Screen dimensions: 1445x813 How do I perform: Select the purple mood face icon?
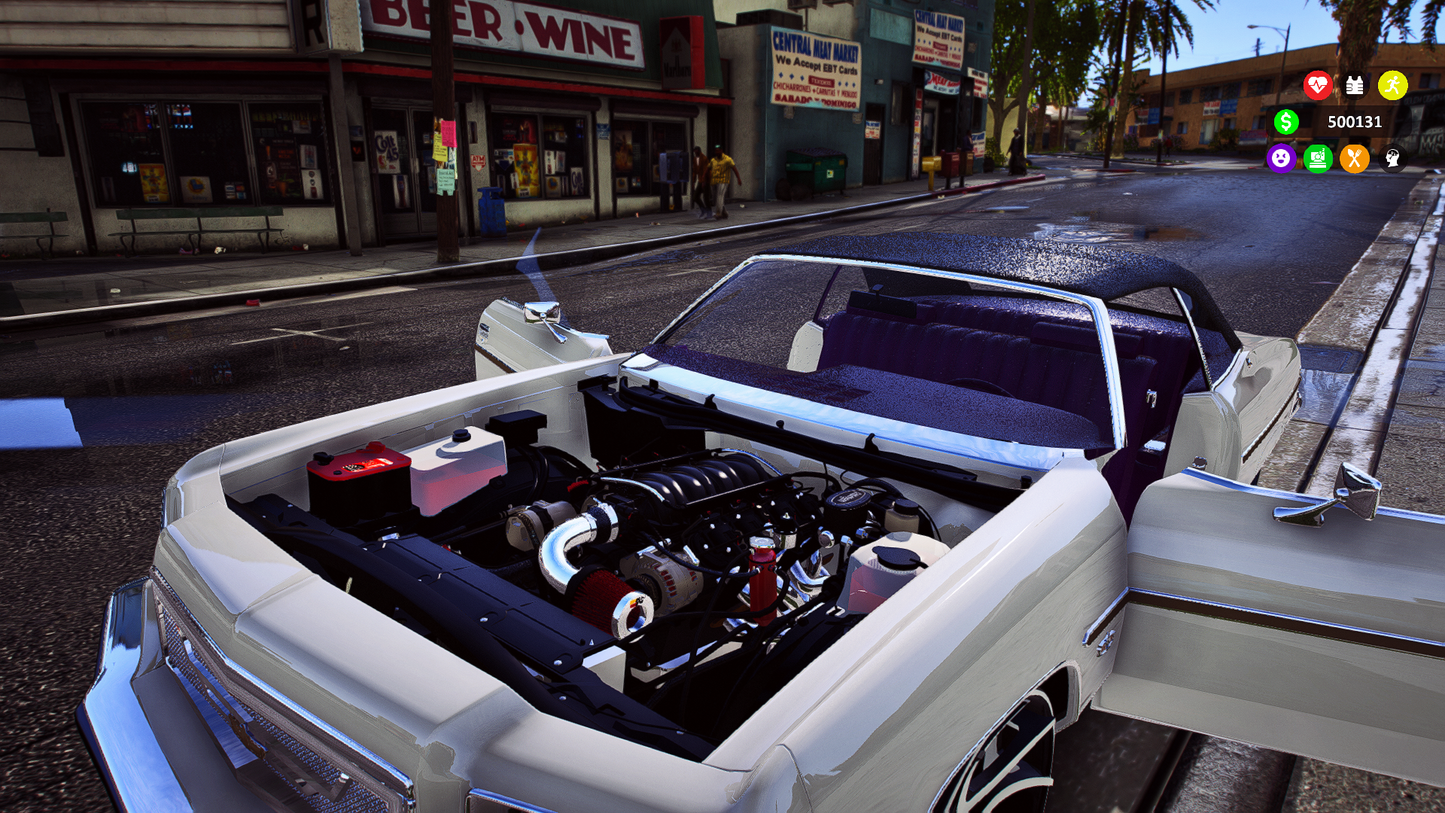click(1281, 159)
